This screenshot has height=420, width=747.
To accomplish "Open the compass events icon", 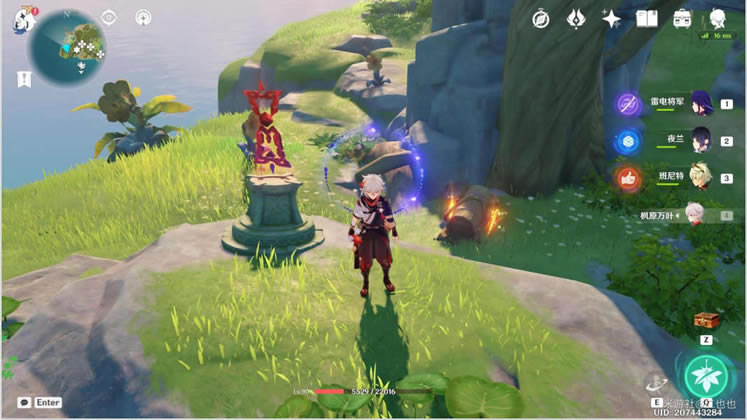I will point(541,19).
